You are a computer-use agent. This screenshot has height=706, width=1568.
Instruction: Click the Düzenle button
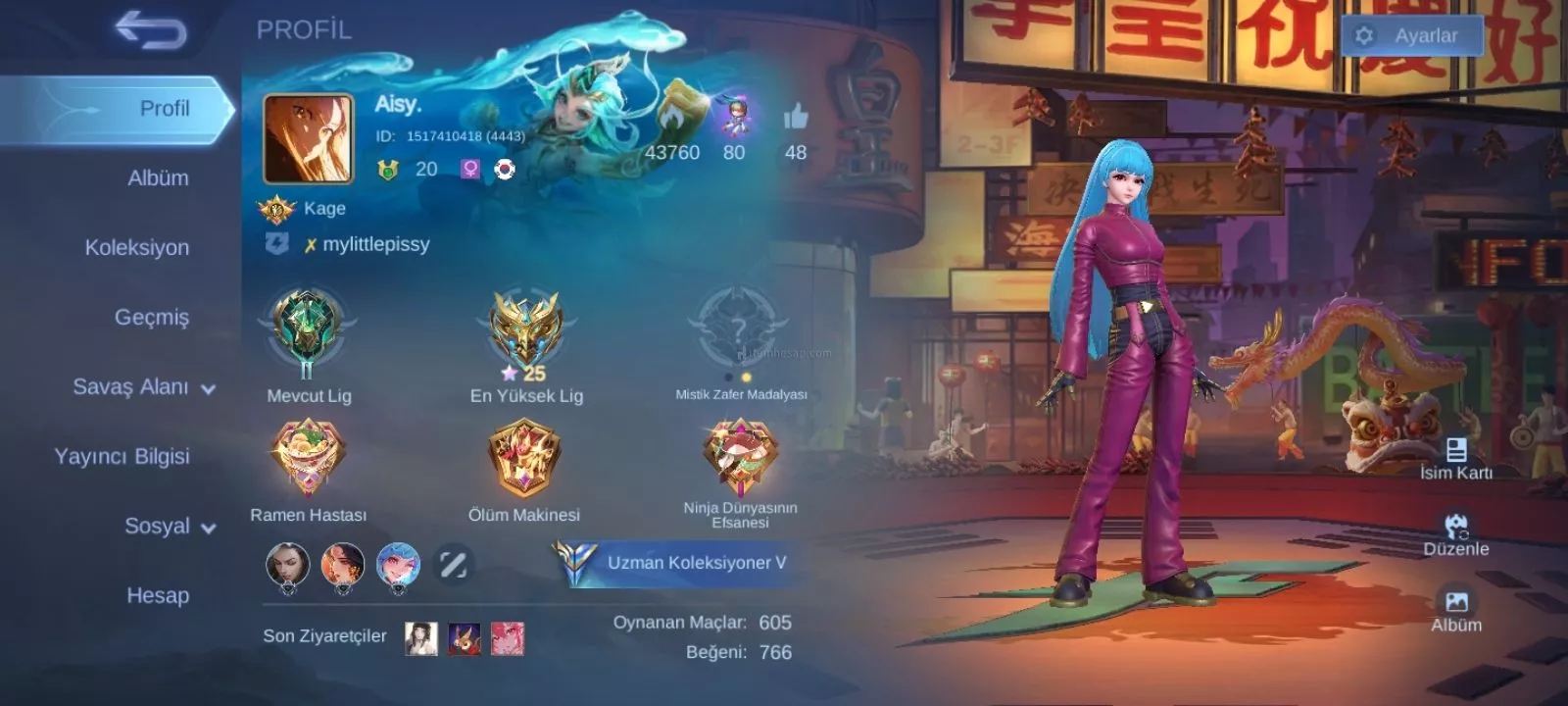click(x=1456, y=535)
